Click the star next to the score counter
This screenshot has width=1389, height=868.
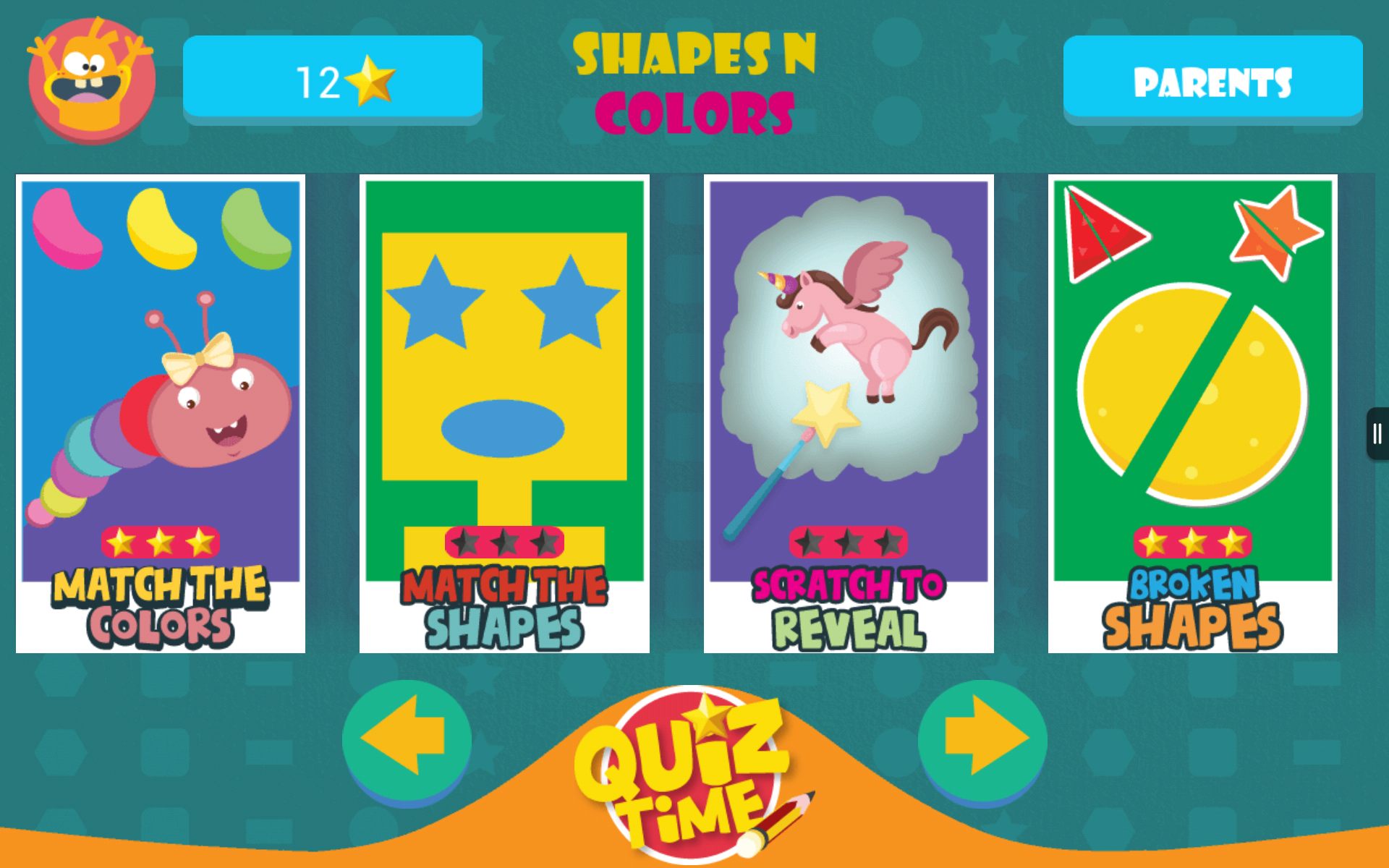(370, 80)
